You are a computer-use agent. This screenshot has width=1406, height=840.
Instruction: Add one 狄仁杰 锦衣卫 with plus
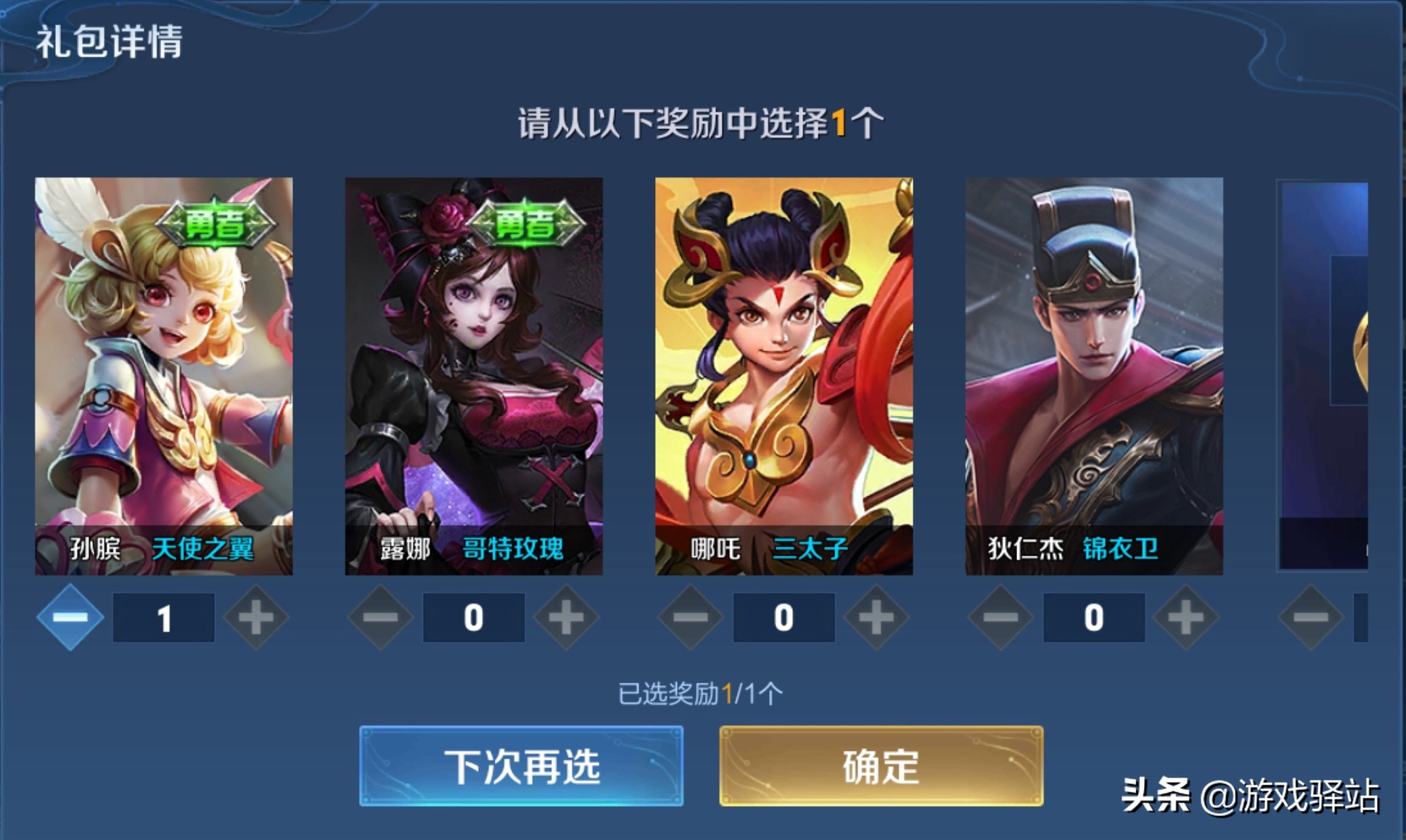[x=1185, y=617]
